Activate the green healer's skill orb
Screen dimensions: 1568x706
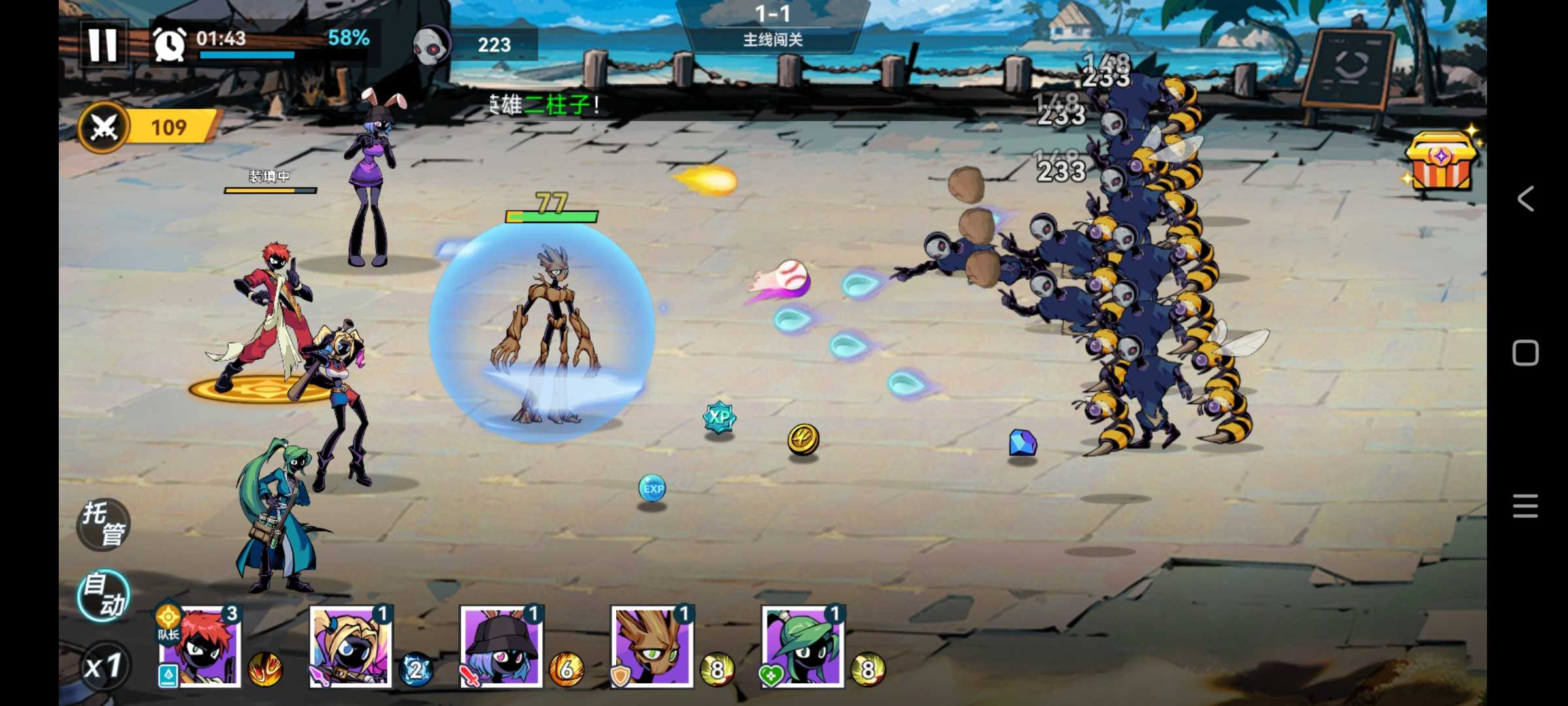[x=868, y=669]
